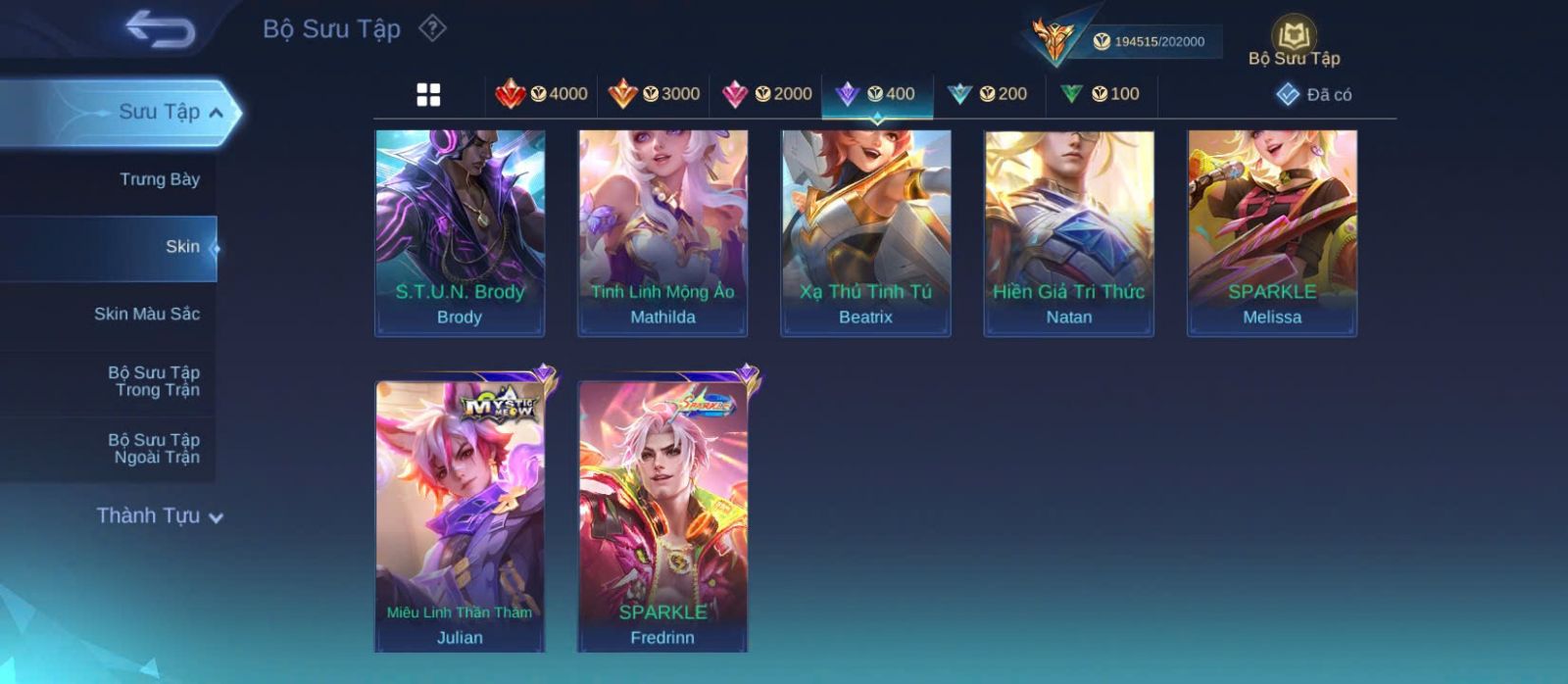Select the Skin menu entry
Viewport: 1568px width, 684px height.
point(181,247)
